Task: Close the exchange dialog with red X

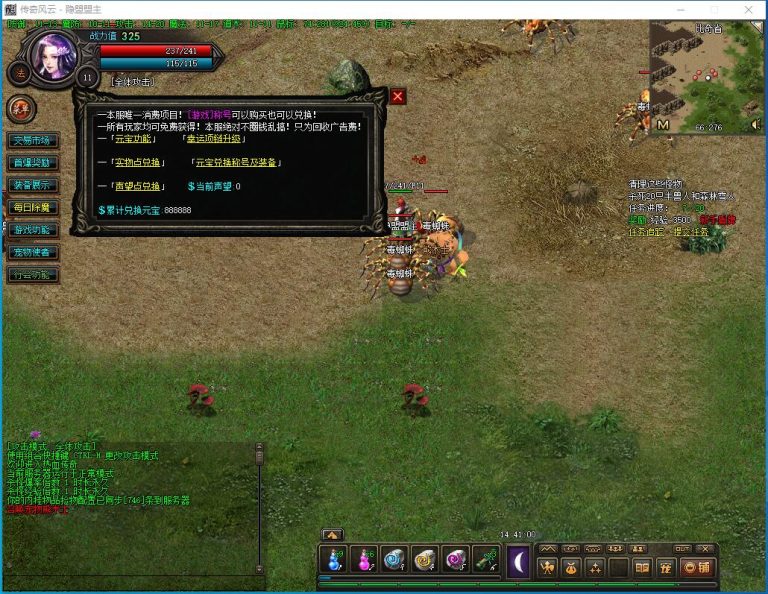Action: (398, 96)
